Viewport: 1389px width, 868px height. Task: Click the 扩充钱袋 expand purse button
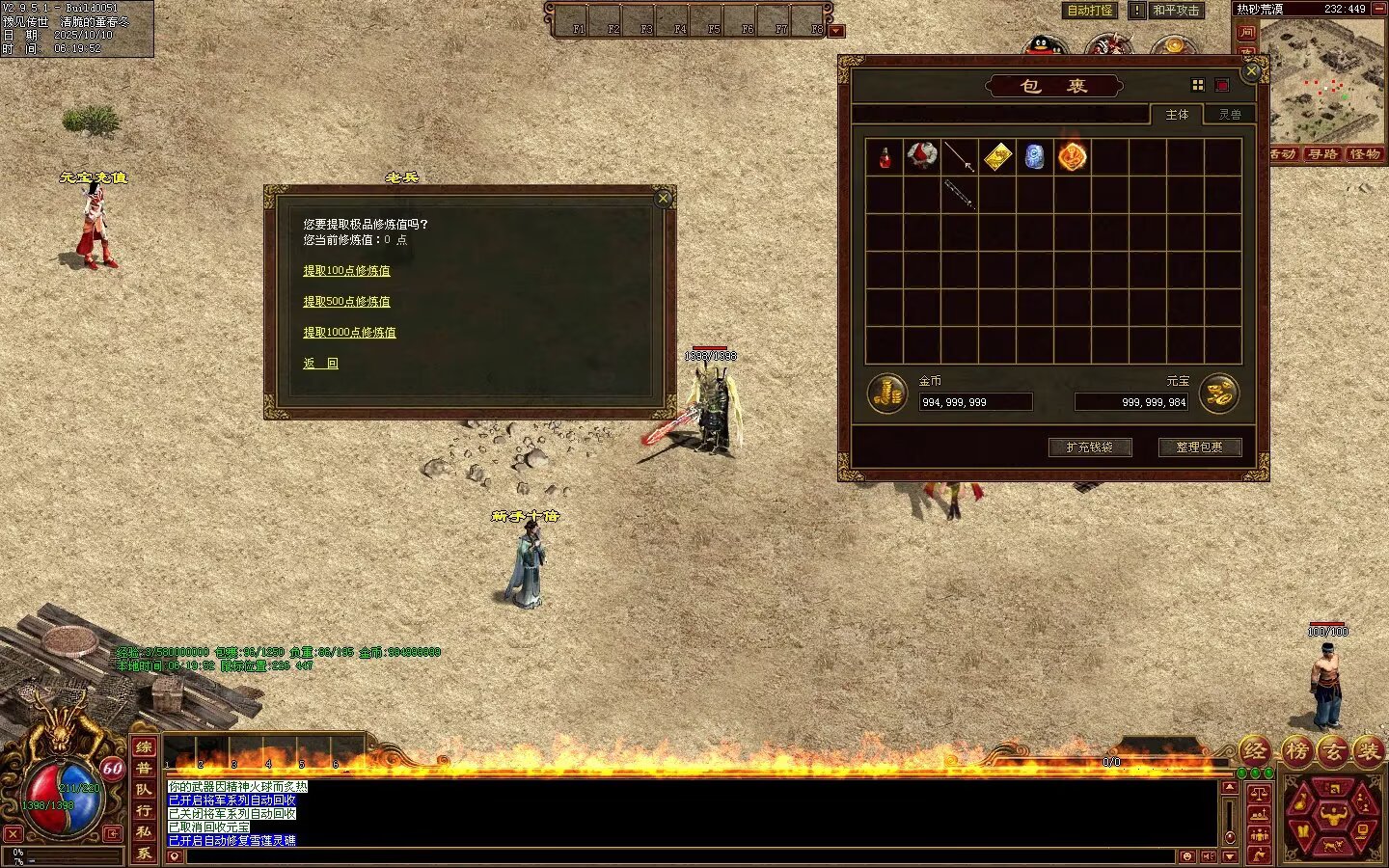1089,448
